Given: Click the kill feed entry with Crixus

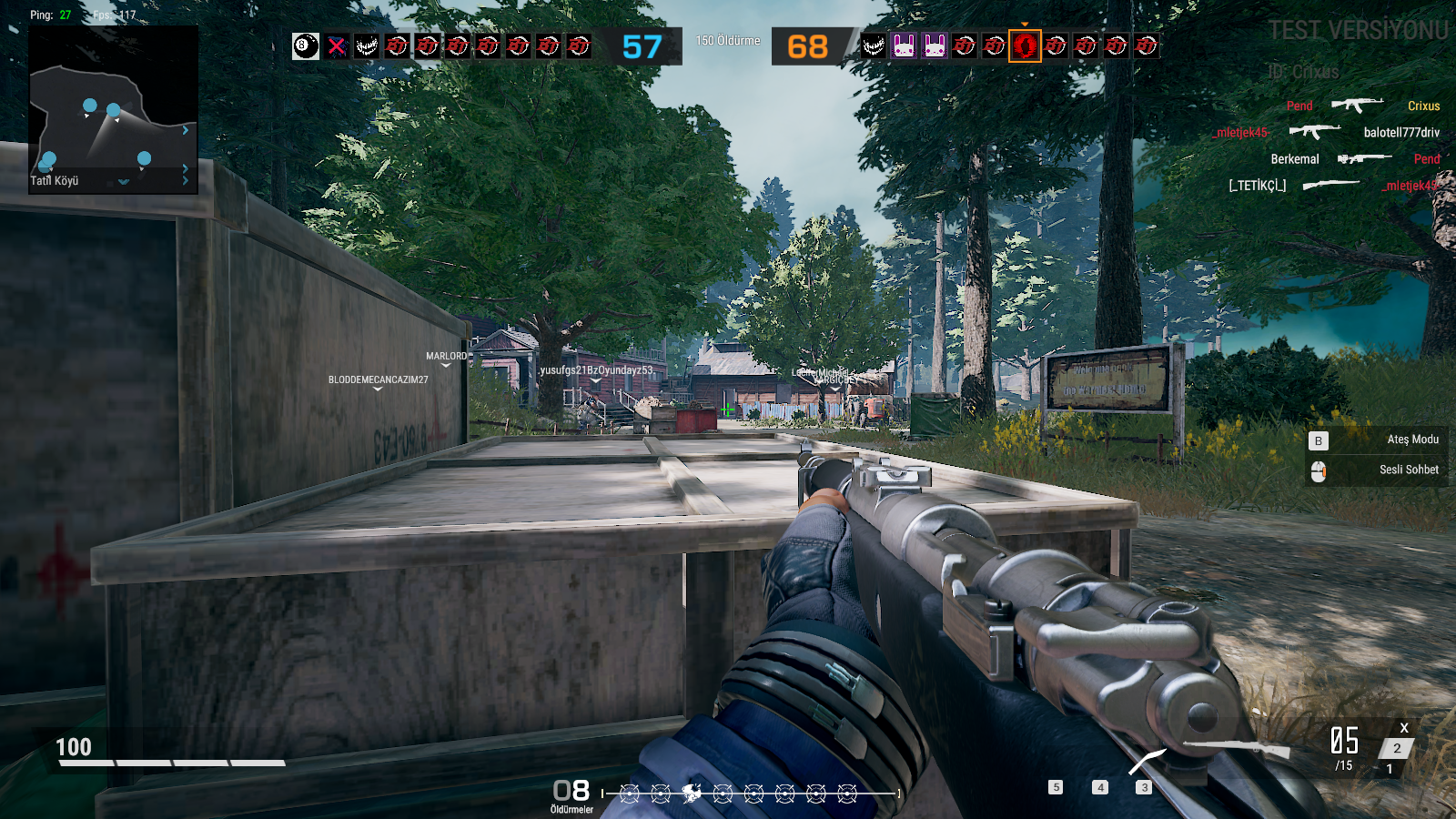Looking at the screenshot, I should pyautogui.click(x=1362, y=106).
